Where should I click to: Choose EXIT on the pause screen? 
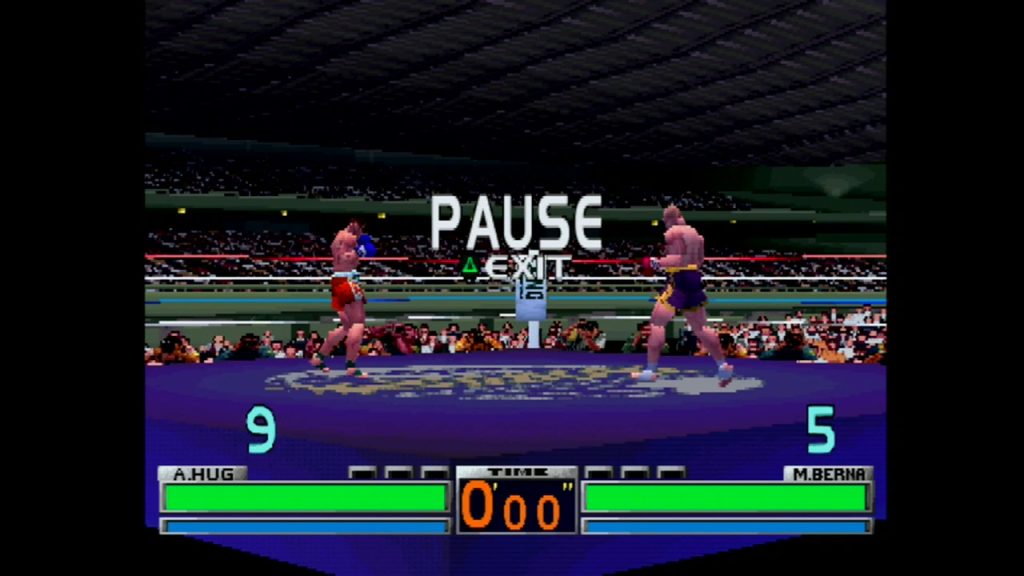tap(524, 267)
